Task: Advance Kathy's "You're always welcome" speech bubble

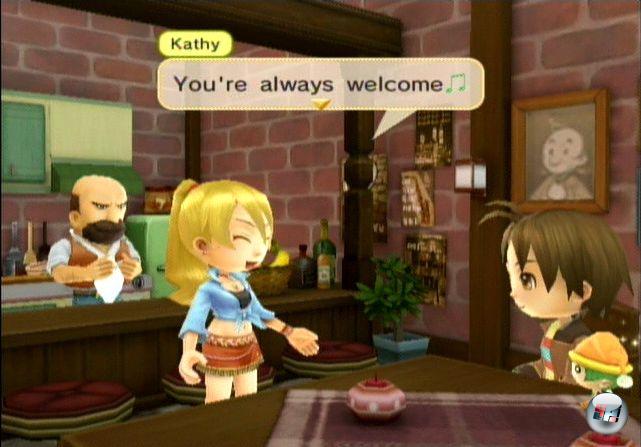Action: click(320, 83)
